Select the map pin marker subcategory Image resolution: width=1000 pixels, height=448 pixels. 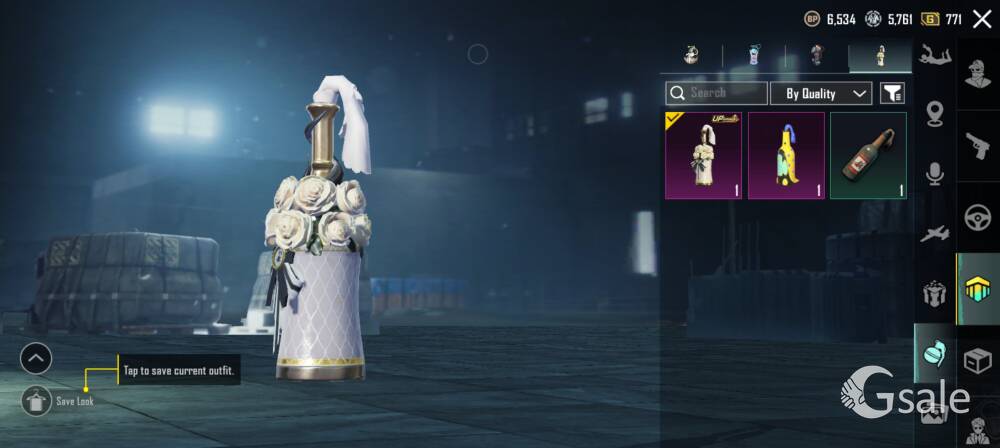935,114
